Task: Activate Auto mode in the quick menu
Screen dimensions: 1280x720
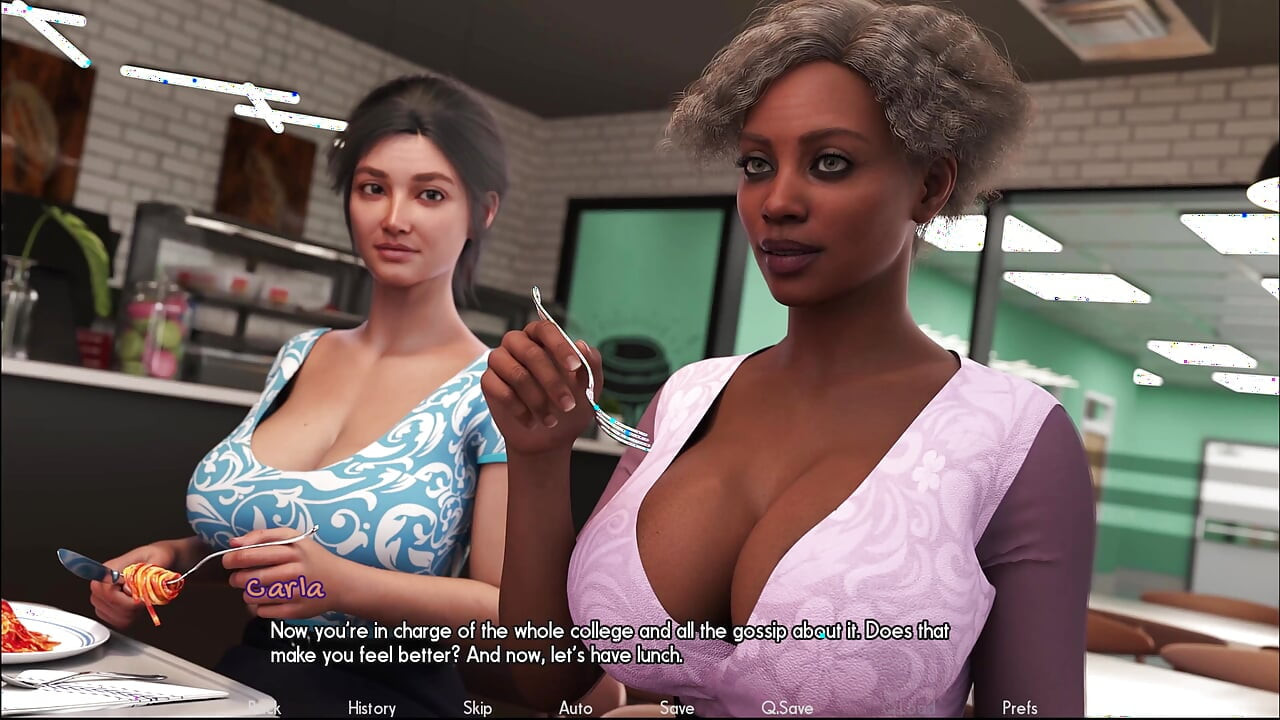Action: 575,707
